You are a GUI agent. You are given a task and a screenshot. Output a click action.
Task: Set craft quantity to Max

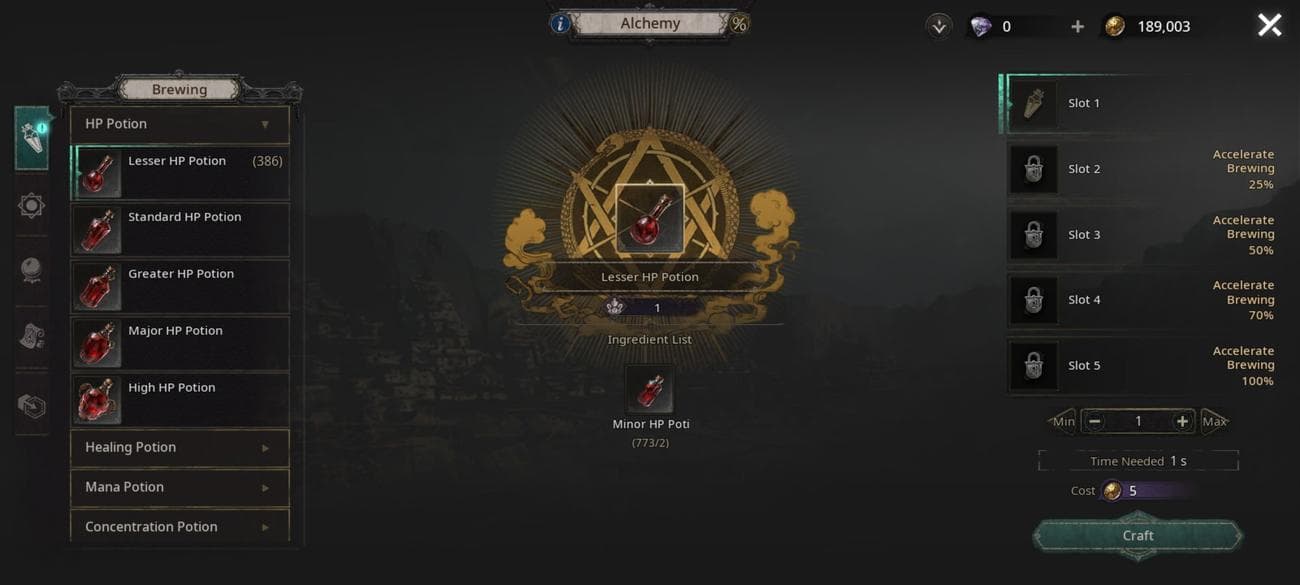click(1214, 422)
